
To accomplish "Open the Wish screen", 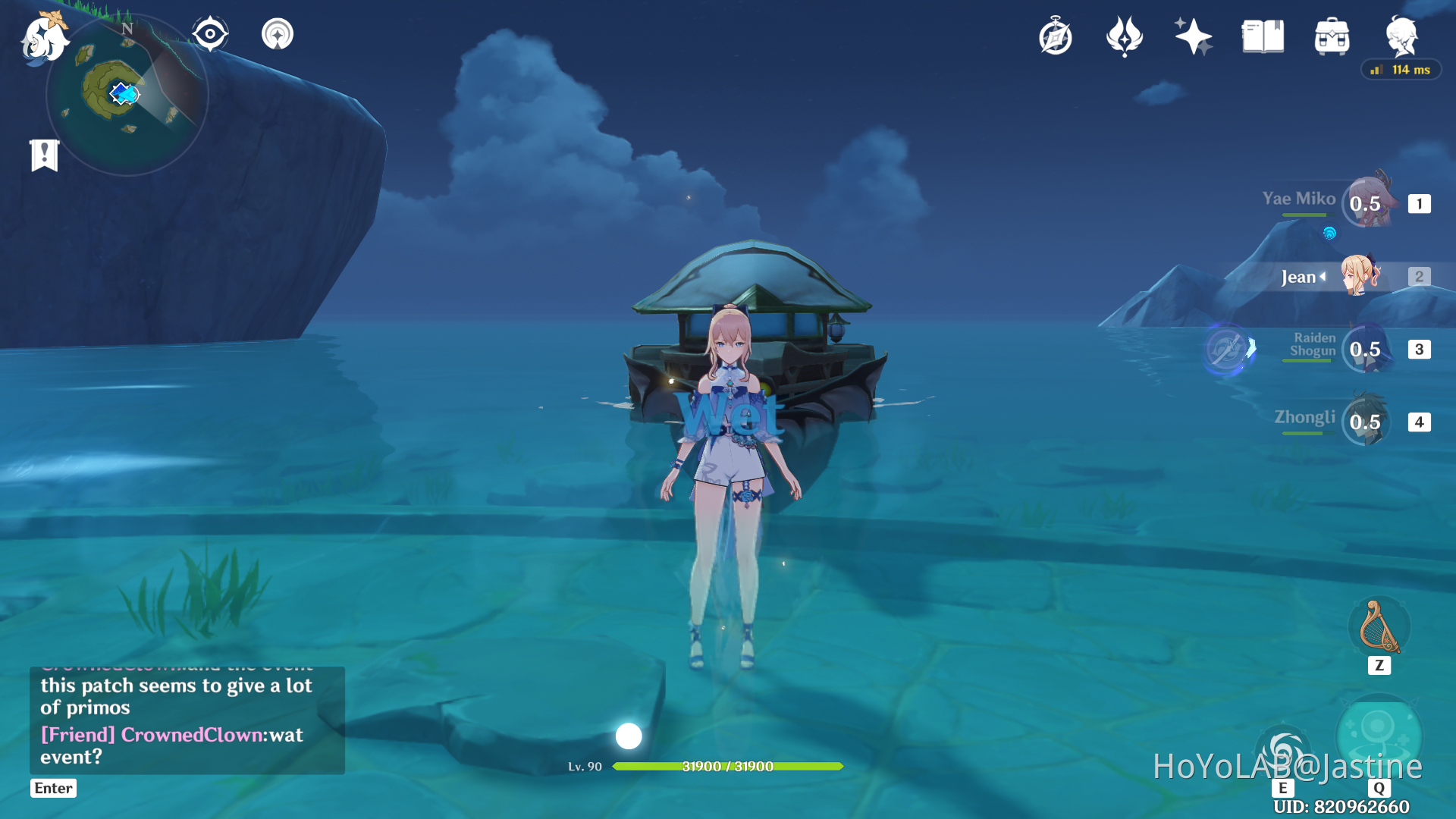I will (1124, 36).
